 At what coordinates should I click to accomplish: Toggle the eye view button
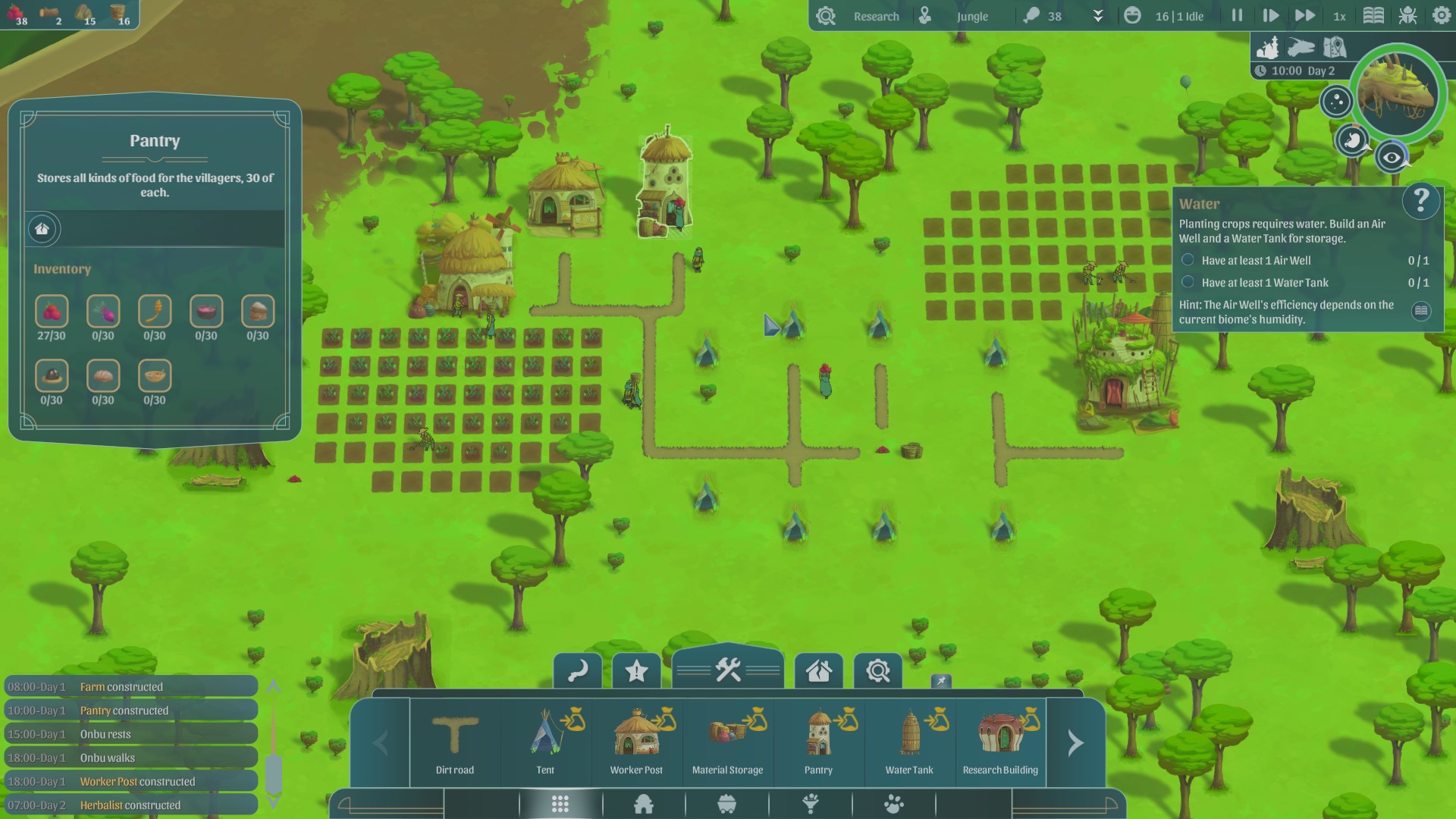coord(1392,158)
